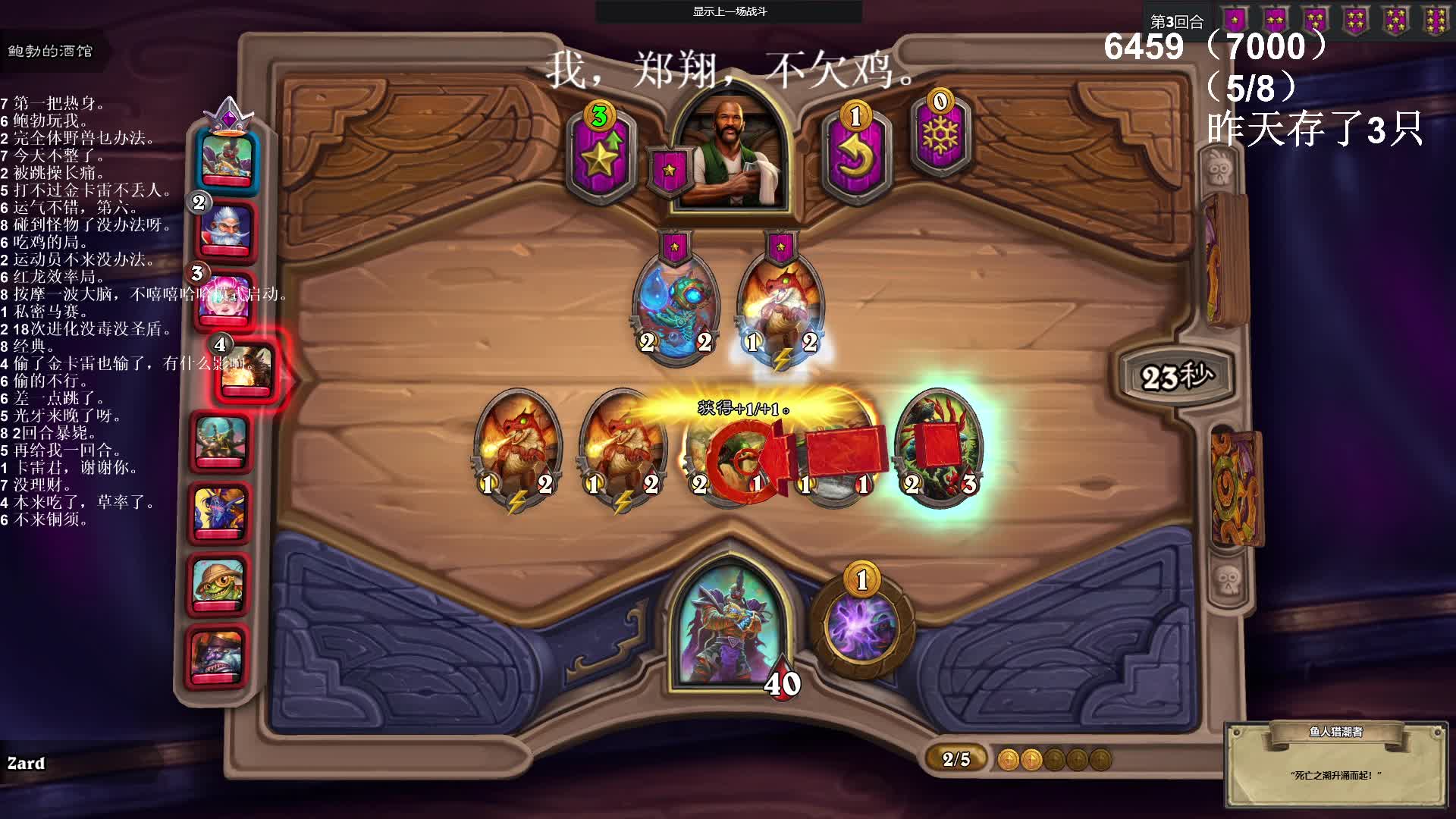This screenshot has width=1456, height=819.
Task: Select your leftmost red whelp minion
Action: point(517,447)
